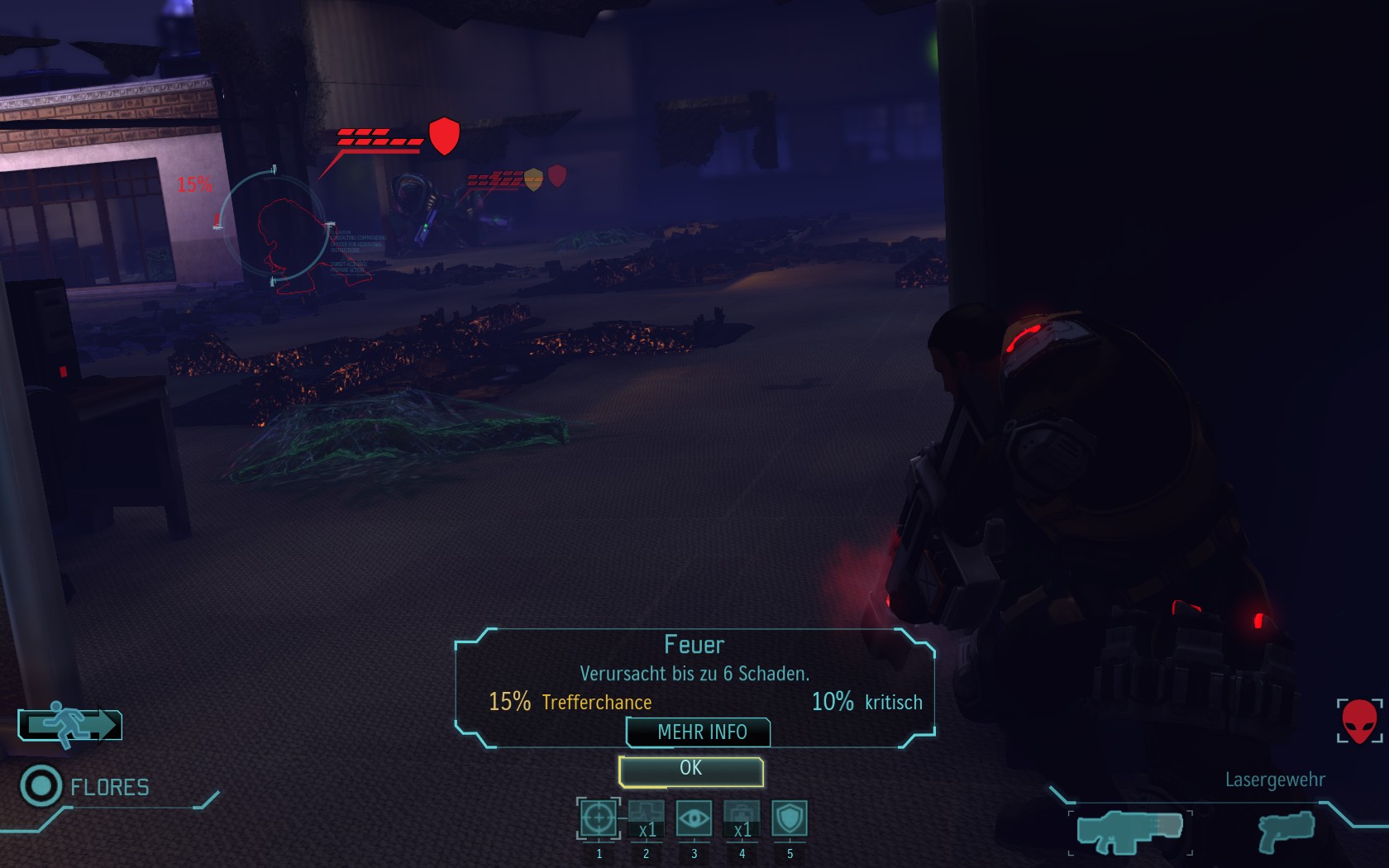Use the medikit item ability
Screen dimensions: 1389x868
pos(742,818)
